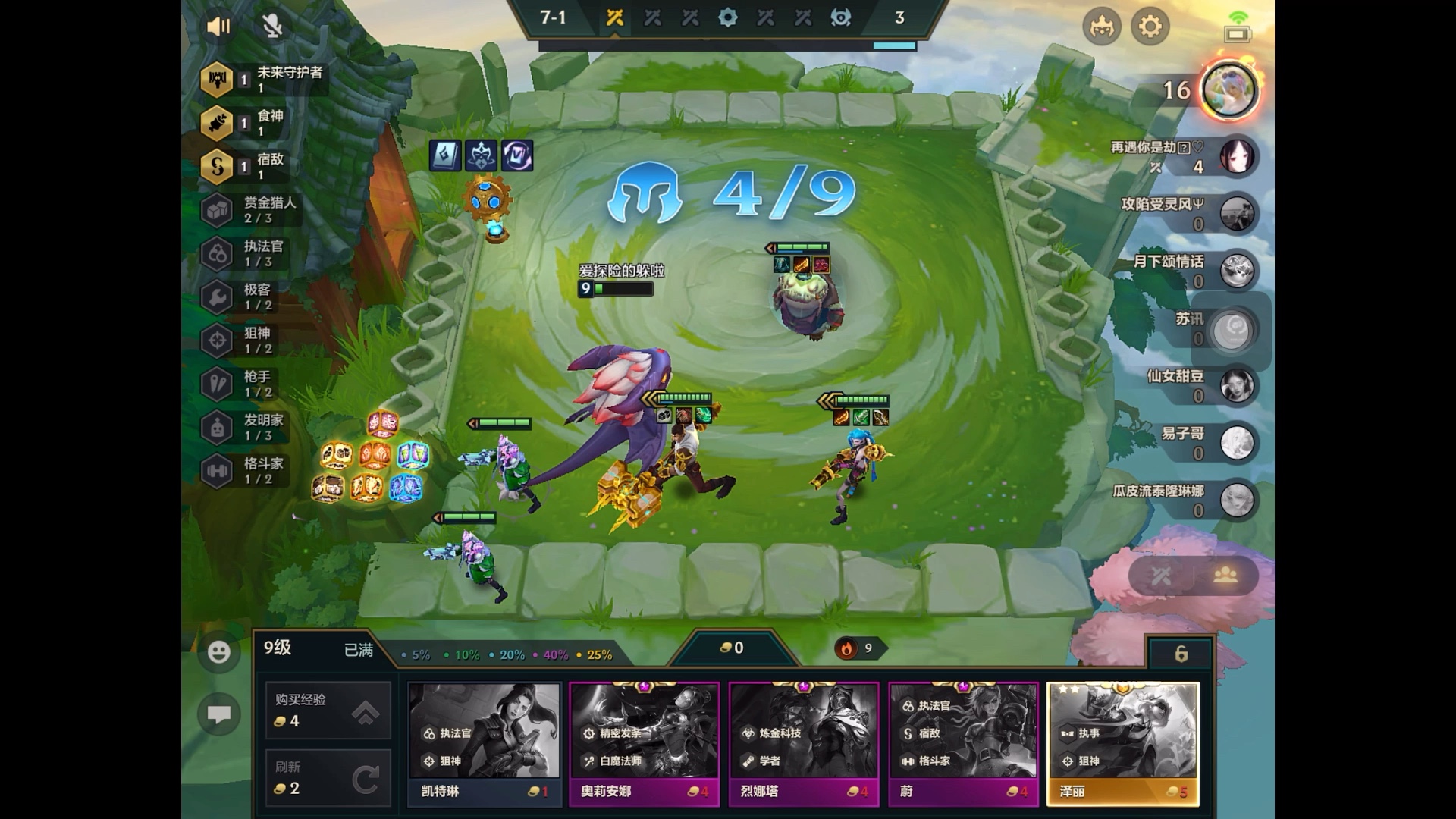
Task: Show the 赏金猎人 trait details
Action: pos(250,210)
